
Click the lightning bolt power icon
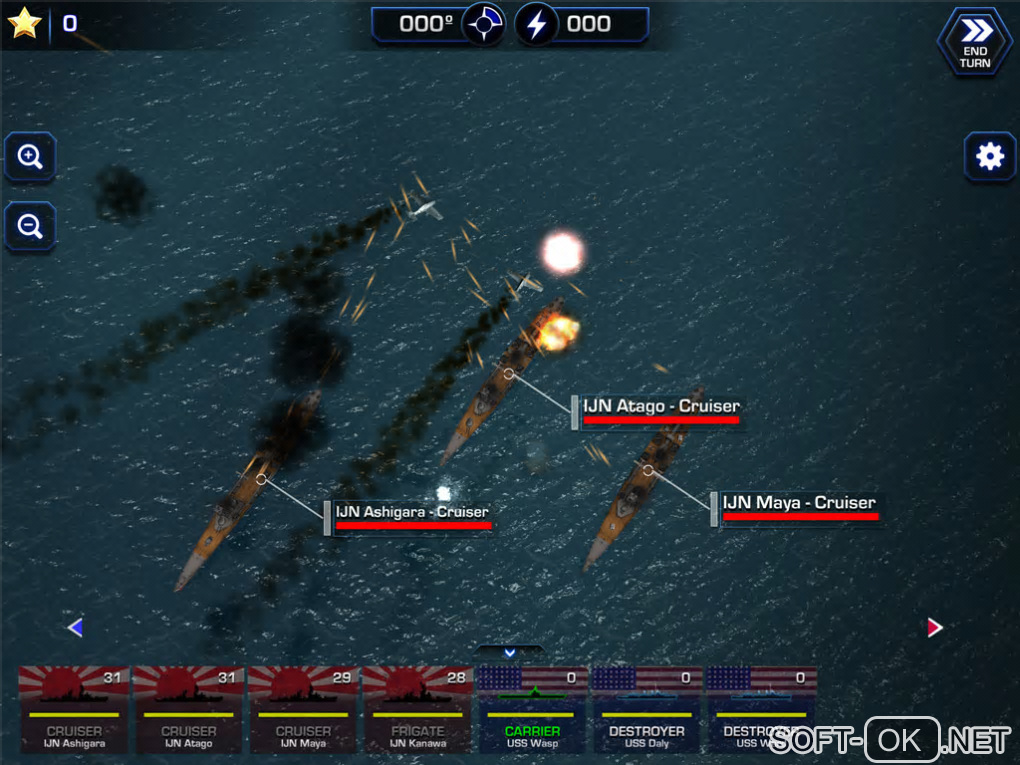537,24
